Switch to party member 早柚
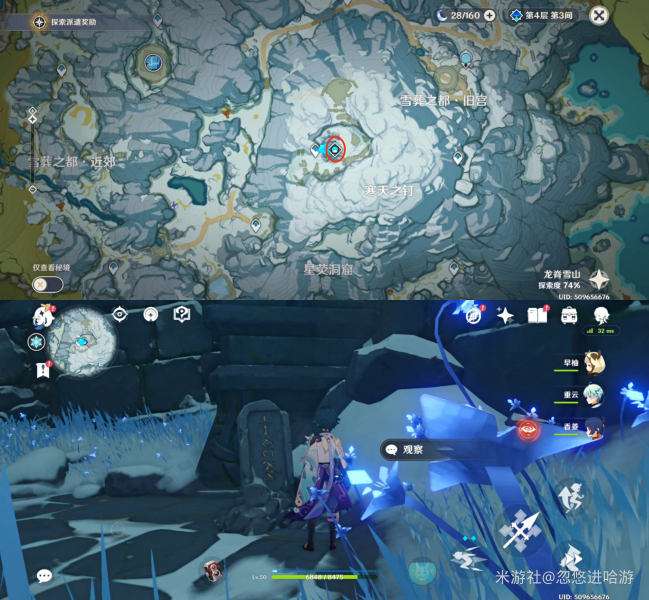 pos(589,362)
